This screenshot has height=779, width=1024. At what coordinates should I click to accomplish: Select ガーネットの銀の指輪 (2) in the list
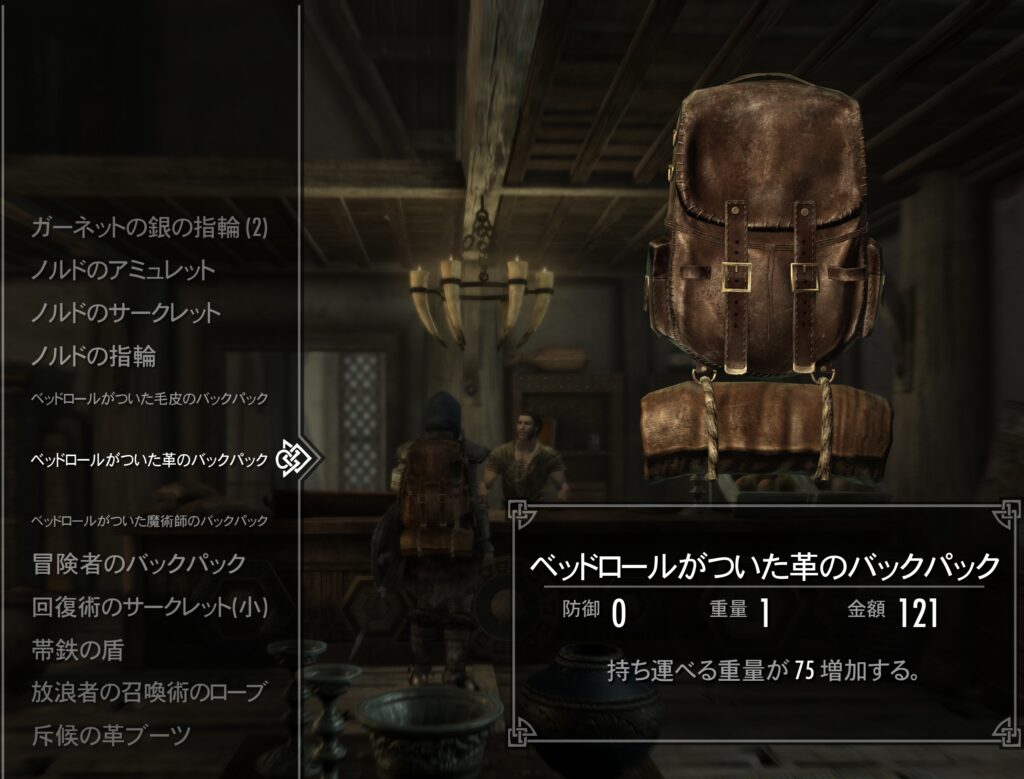point(149,228)
